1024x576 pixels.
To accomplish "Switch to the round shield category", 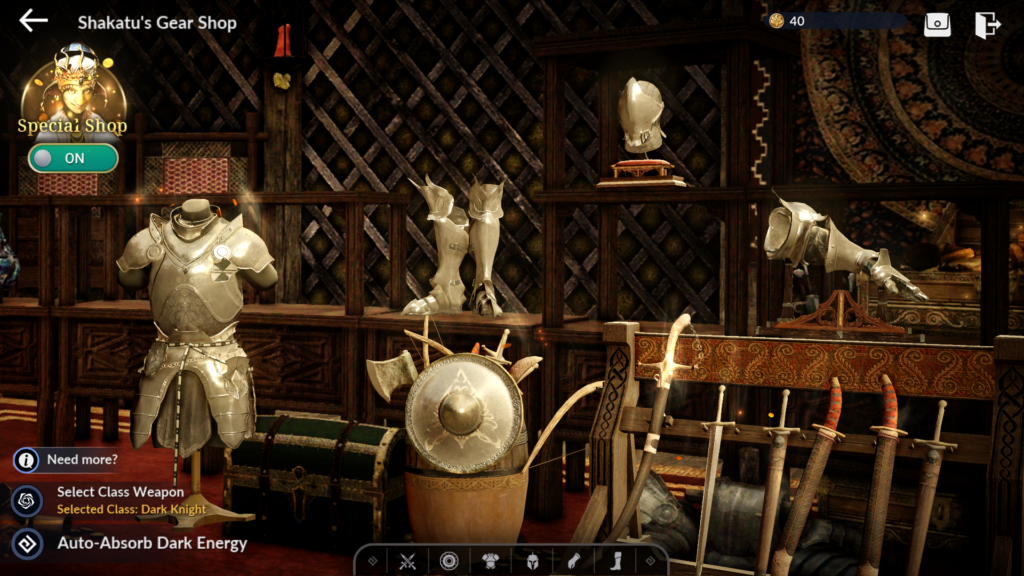I will pos(449,561).
